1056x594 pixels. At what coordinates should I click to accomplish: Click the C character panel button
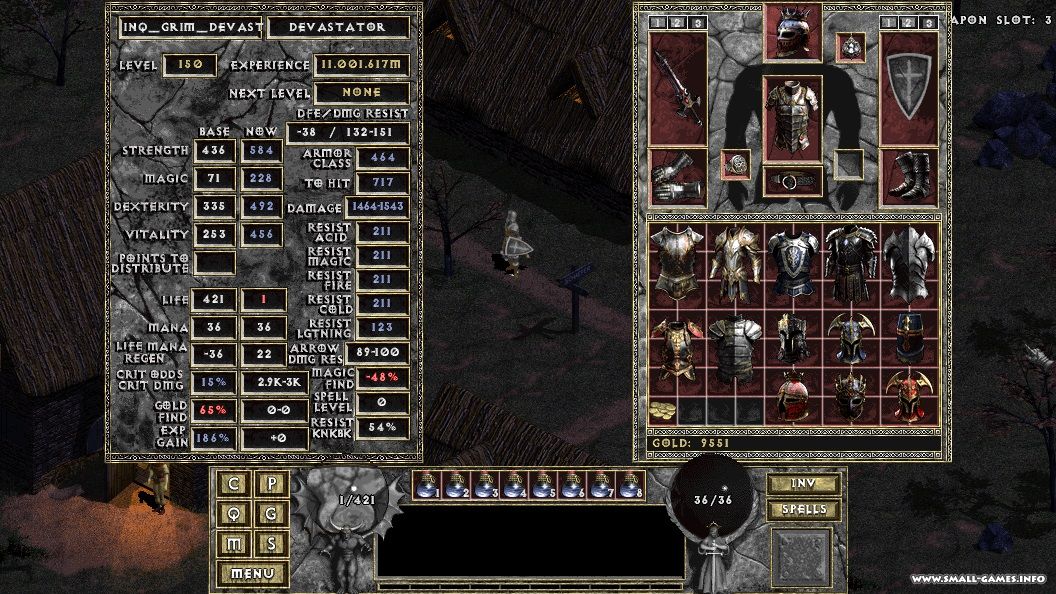pos(234,485)
